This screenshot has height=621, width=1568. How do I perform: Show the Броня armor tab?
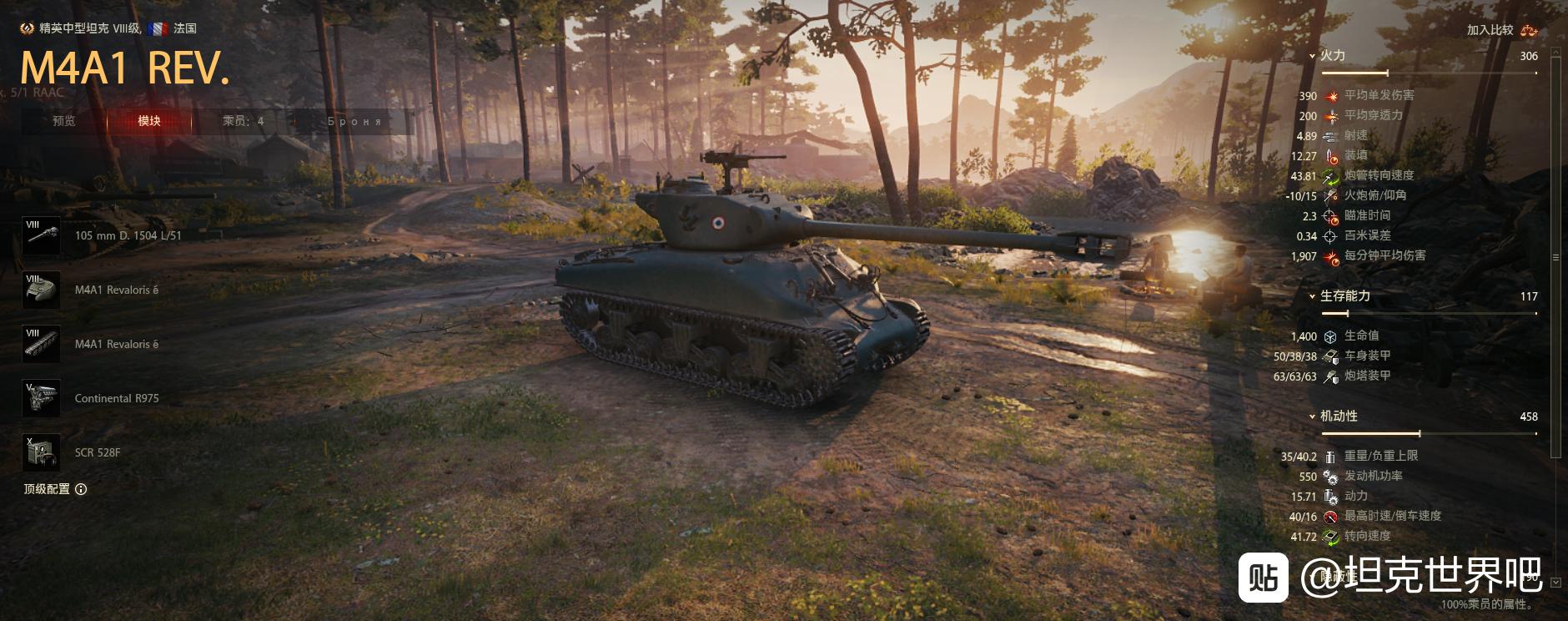pos(354,121)
